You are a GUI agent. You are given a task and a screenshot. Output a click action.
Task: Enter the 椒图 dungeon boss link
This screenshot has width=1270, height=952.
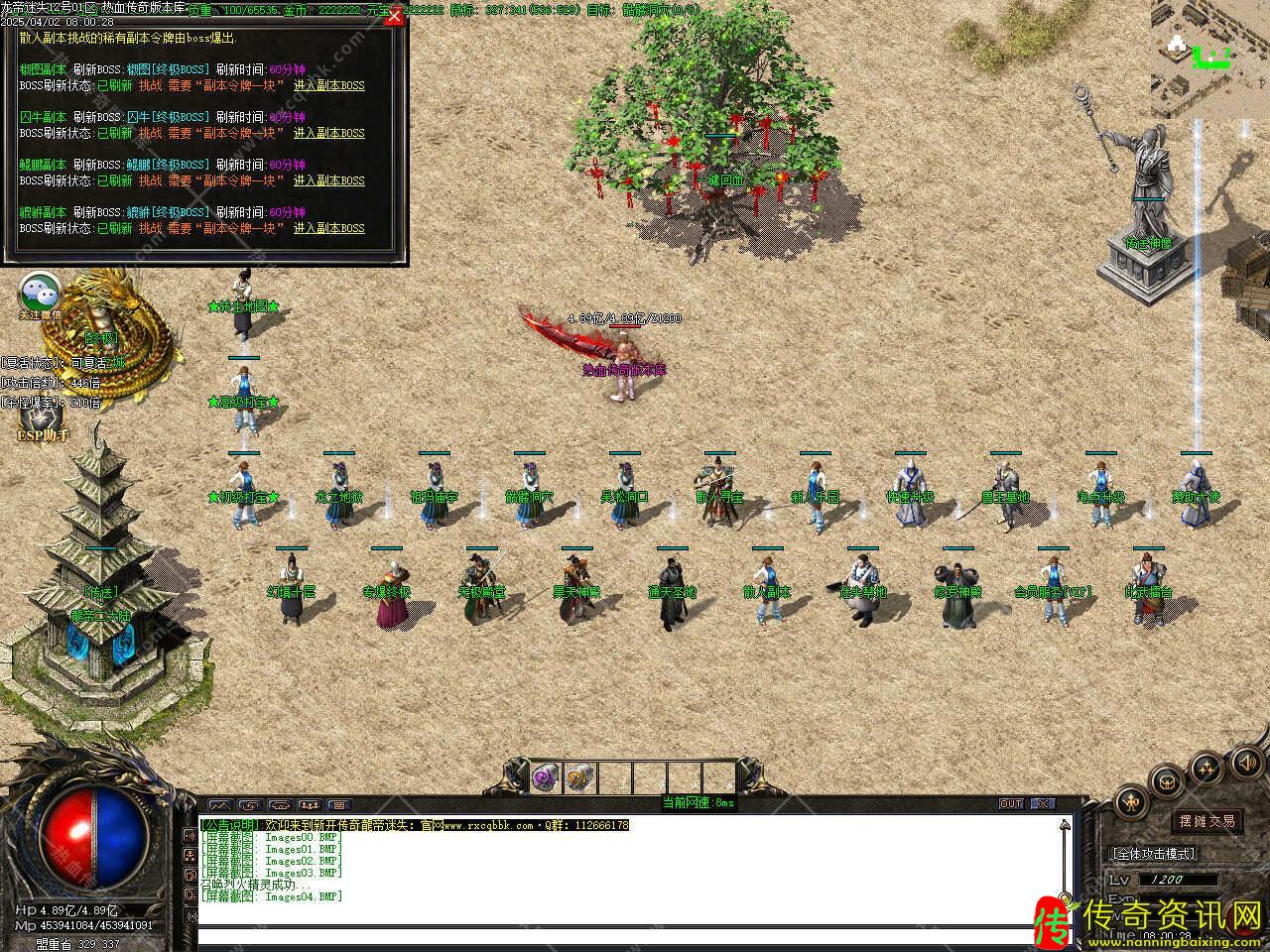(x=328, y=85)
